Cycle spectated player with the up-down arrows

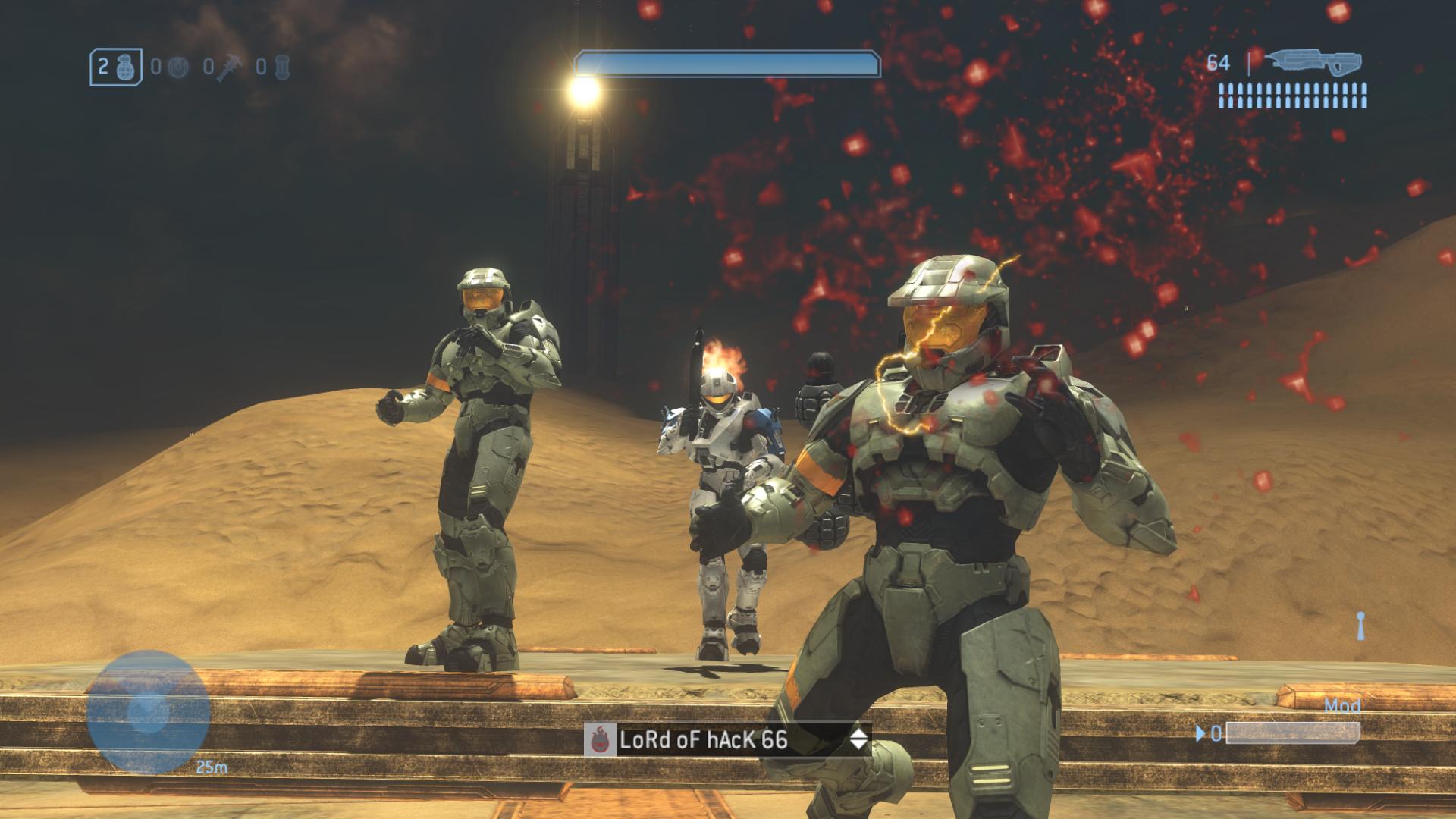coord(858,739)
